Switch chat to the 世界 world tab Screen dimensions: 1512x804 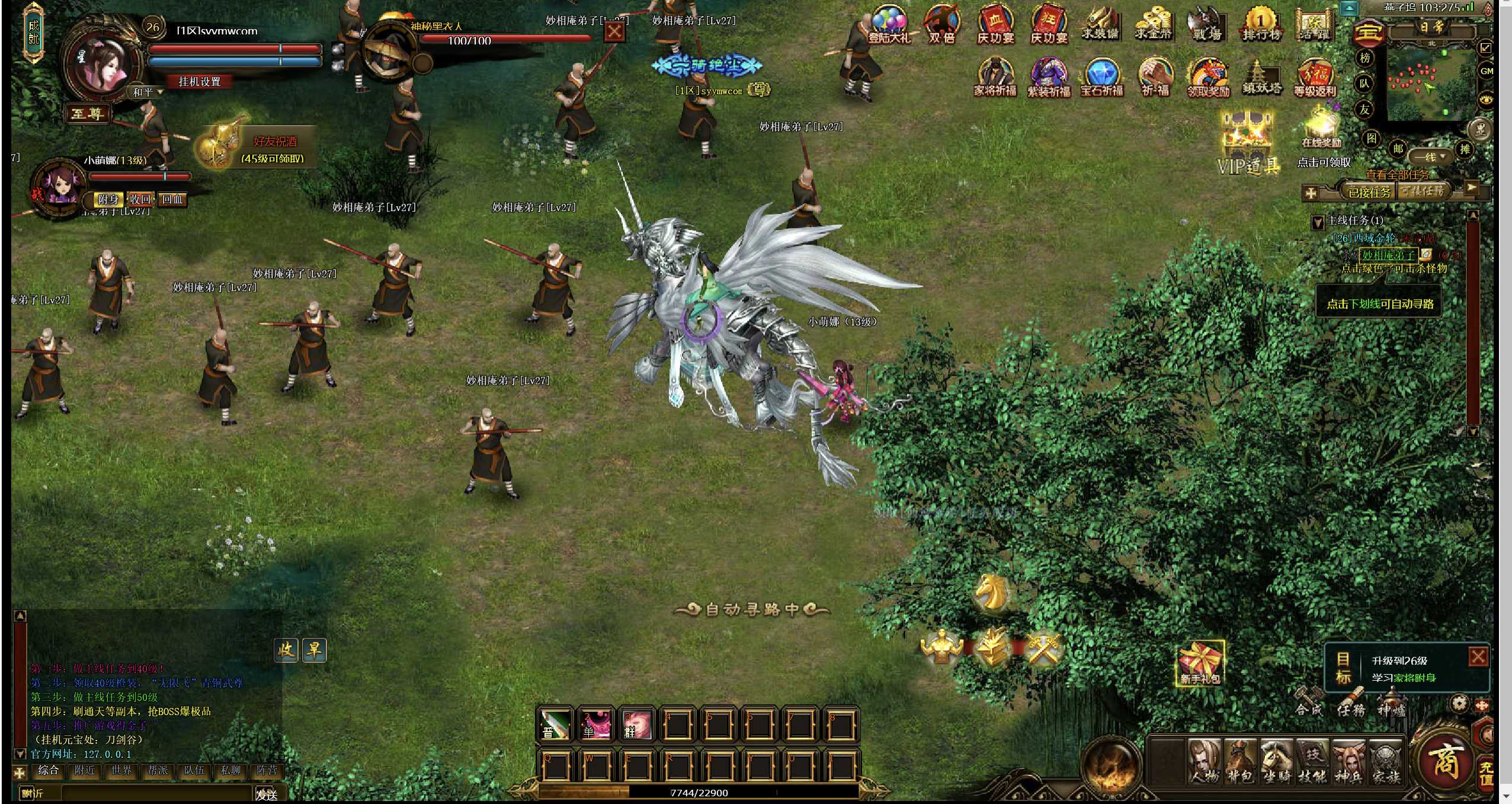[121, 770]
